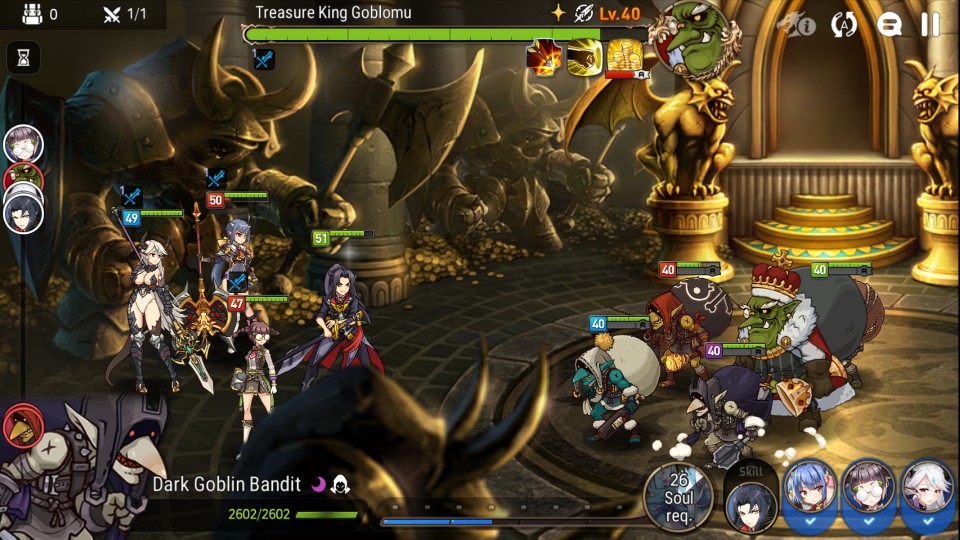Select the white-haired hero skill portrait
The width and height of the screenshot is (960, 540).
click(x=927, y=492)
